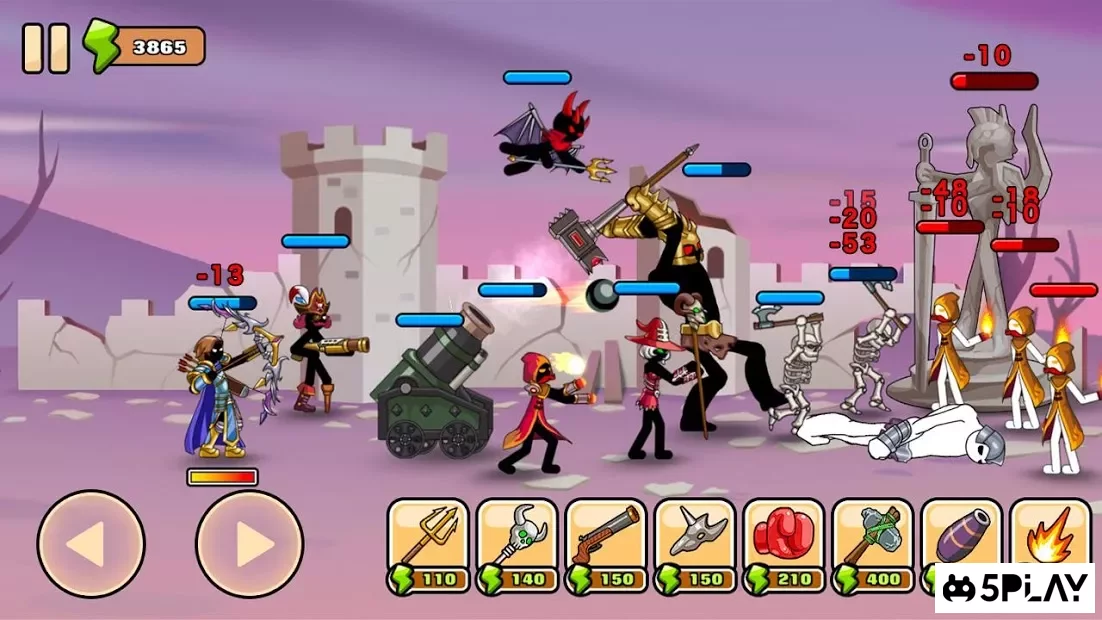Click the 5Play watermark logo
The width and height of the screenshot is (1102, 620).
(x=1015, y=588)
